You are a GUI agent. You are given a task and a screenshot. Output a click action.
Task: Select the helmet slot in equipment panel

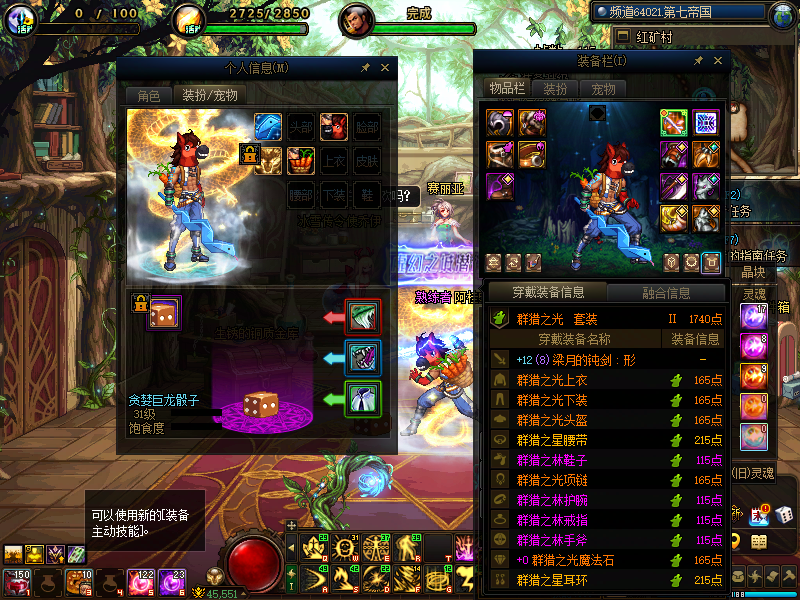pos(500,122)
